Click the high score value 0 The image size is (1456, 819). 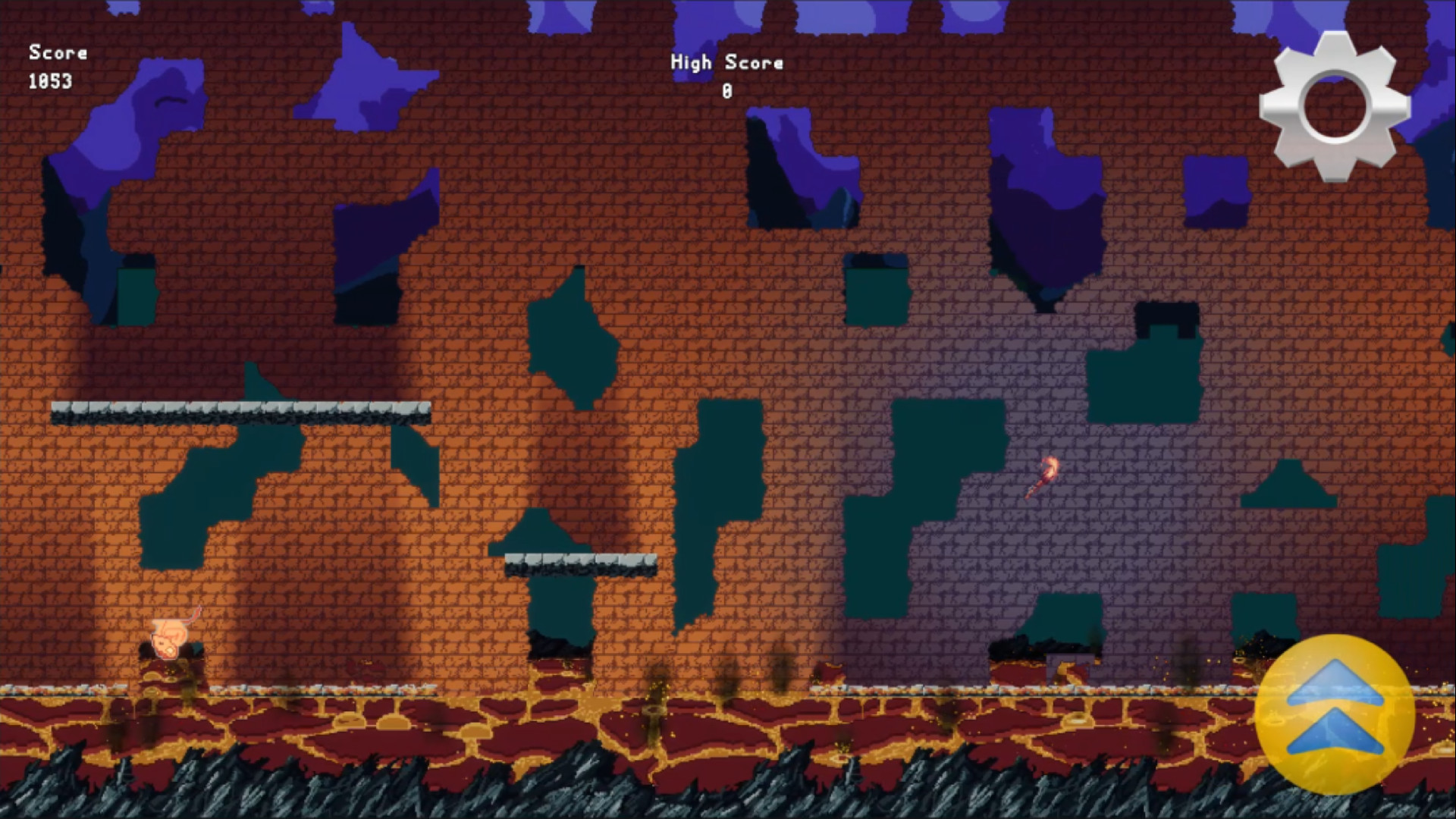726,90
